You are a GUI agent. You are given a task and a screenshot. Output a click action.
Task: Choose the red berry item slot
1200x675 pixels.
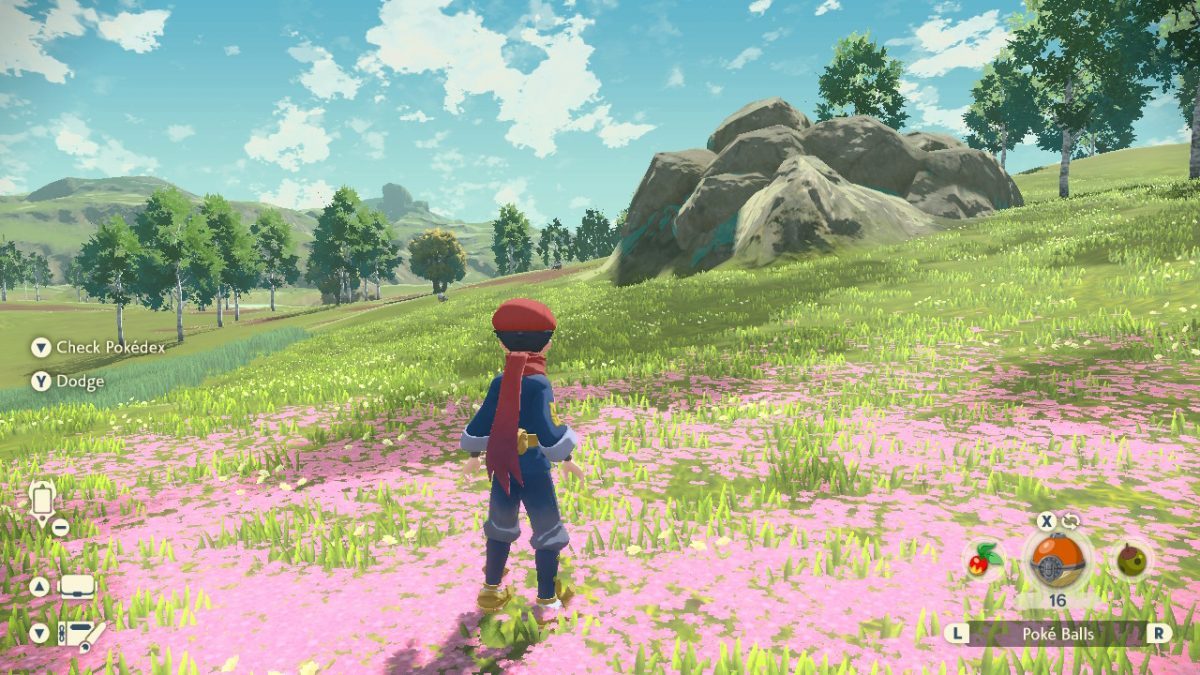(x=985, y=560)
